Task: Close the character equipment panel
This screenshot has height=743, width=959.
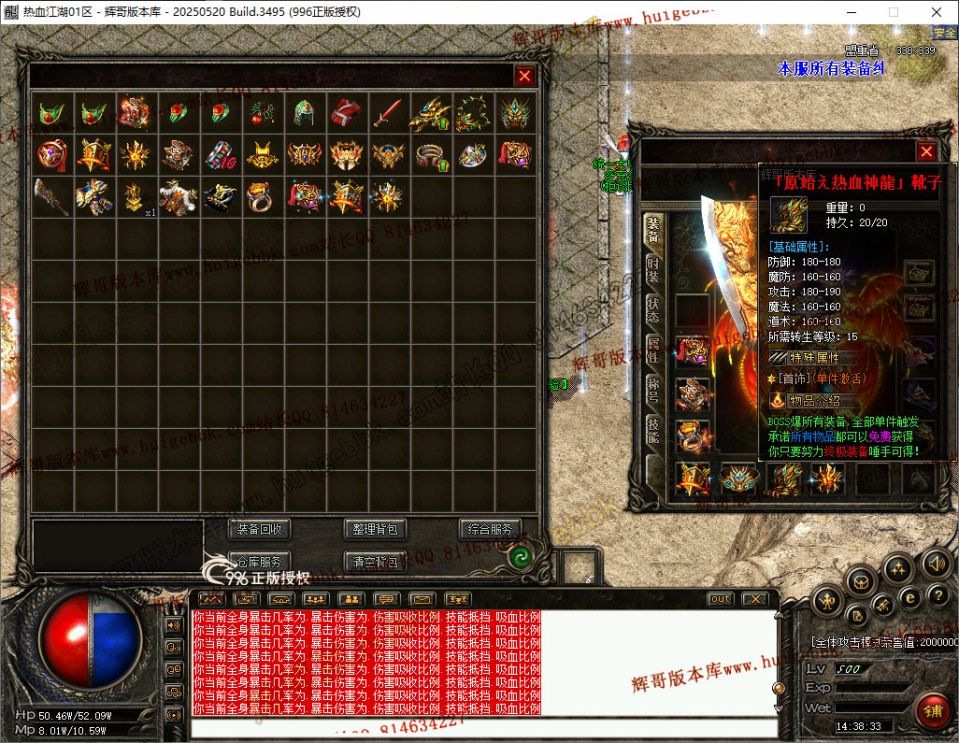Action: point(926,152)
